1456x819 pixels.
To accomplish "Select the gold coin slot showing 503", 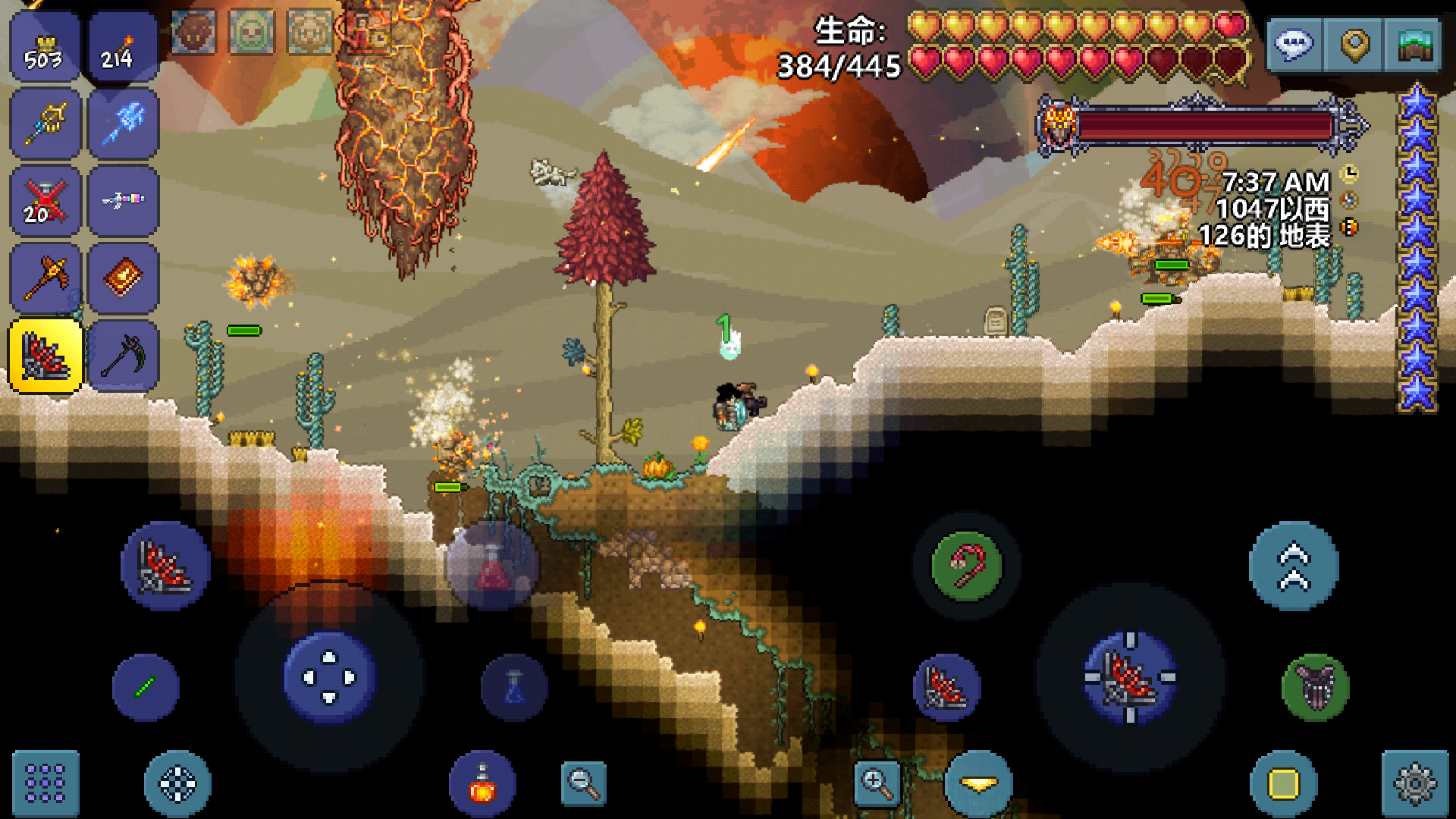I will coord(45,47).
